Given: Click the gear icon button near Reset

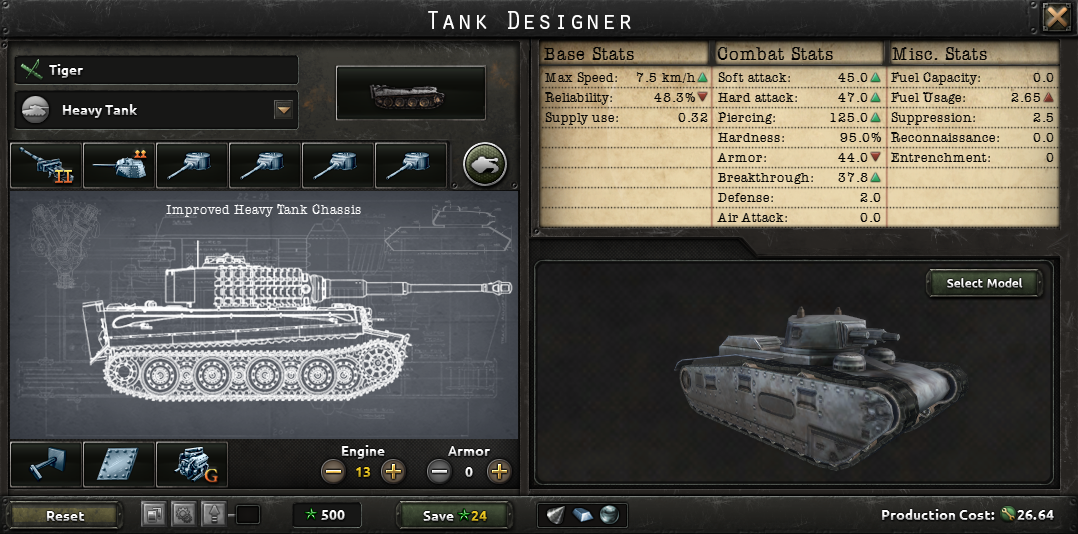Looking at the screenshot, I should tap(183, 515).
